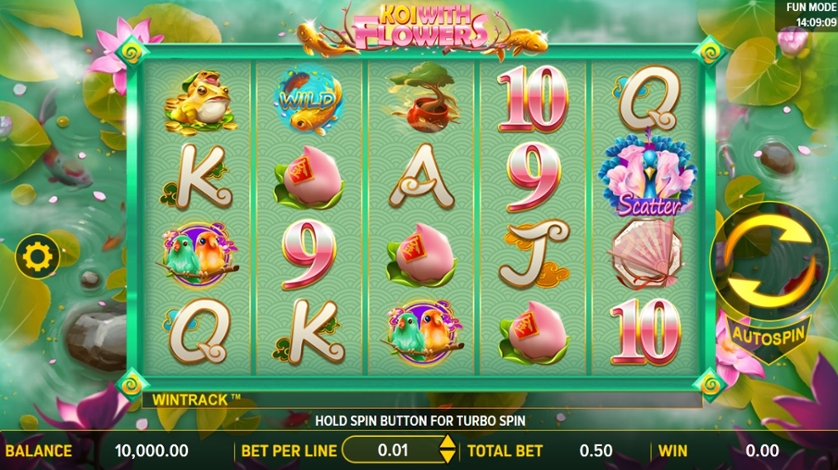This screenshot has width=838, height=470.
Task: Decrease bet per line with the down arrow
Action: tap(448, 457)
